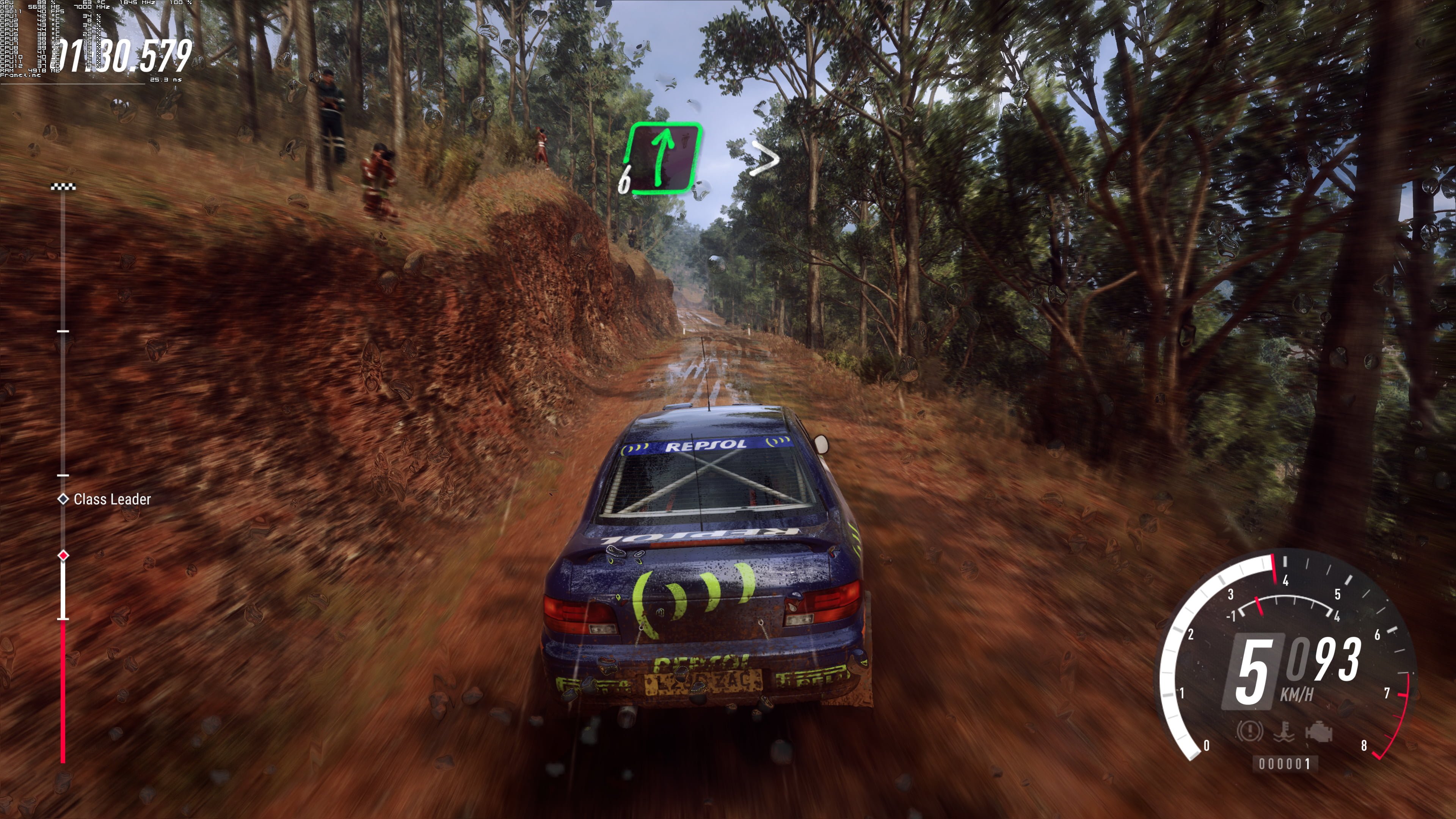Click the green straight-ahead pace note icon

click(664, 158)
